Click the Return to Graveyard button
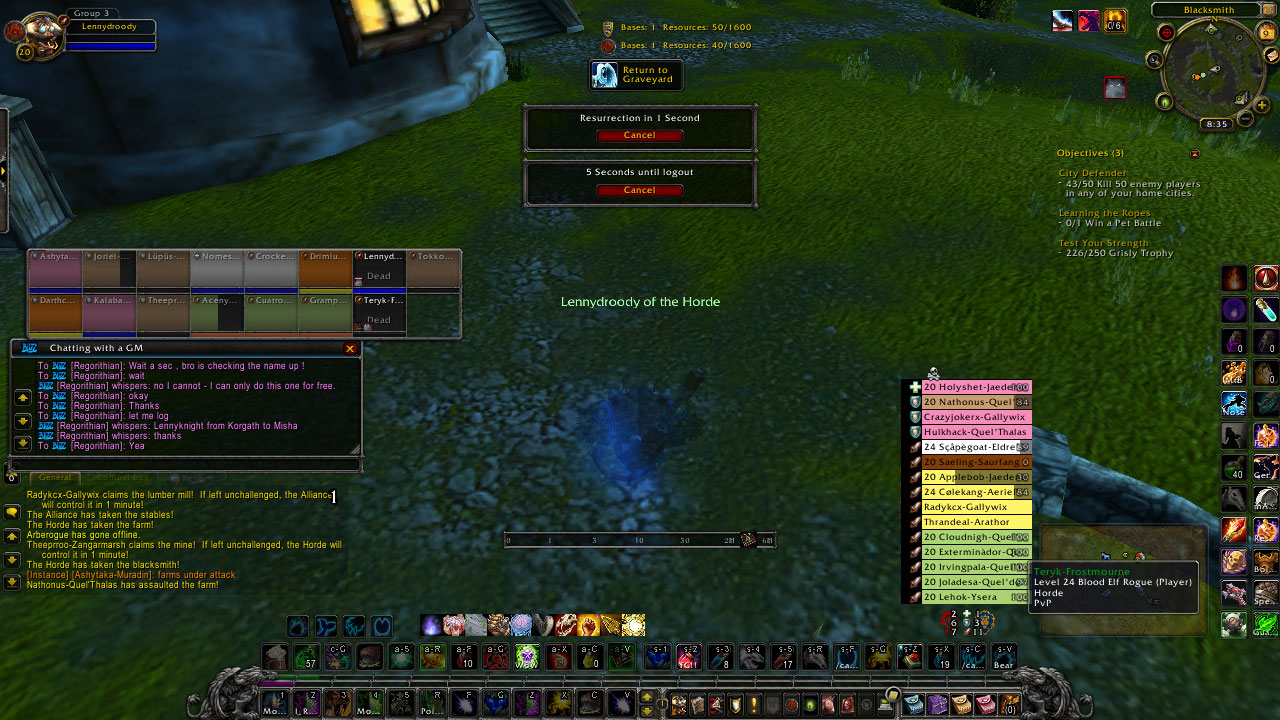The height and width of the screenshot is (720, 1280). pos(636,75)
